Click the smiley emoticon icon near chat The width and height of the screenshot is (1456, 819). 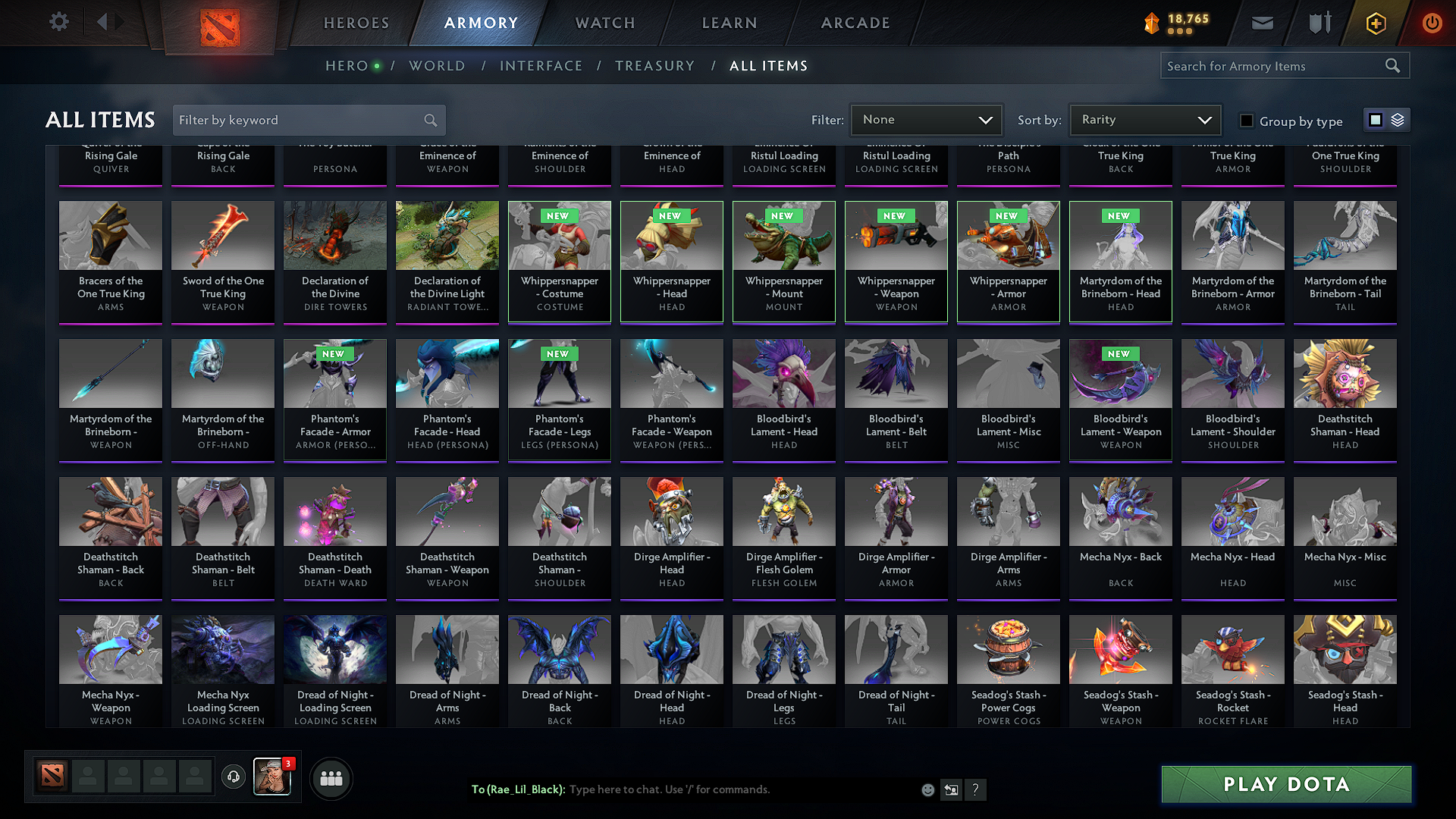pyautogui.click(x=927, y=789)
